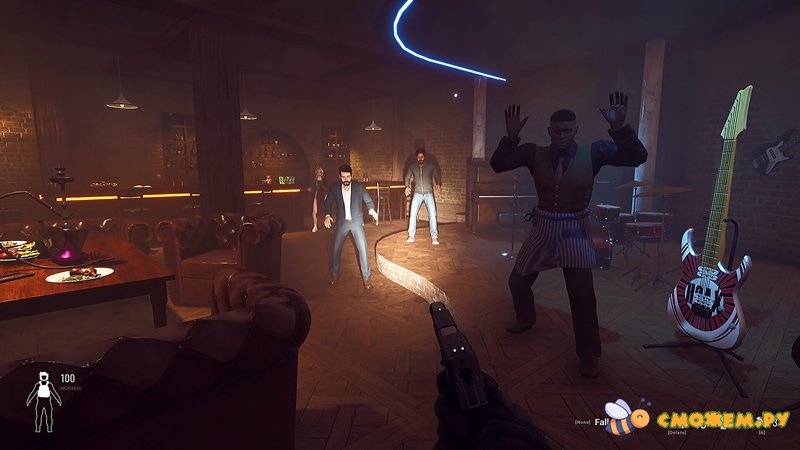This screenshot has height=450, width=800.
Task: Click the player body armor status icon
Action: 42,401
